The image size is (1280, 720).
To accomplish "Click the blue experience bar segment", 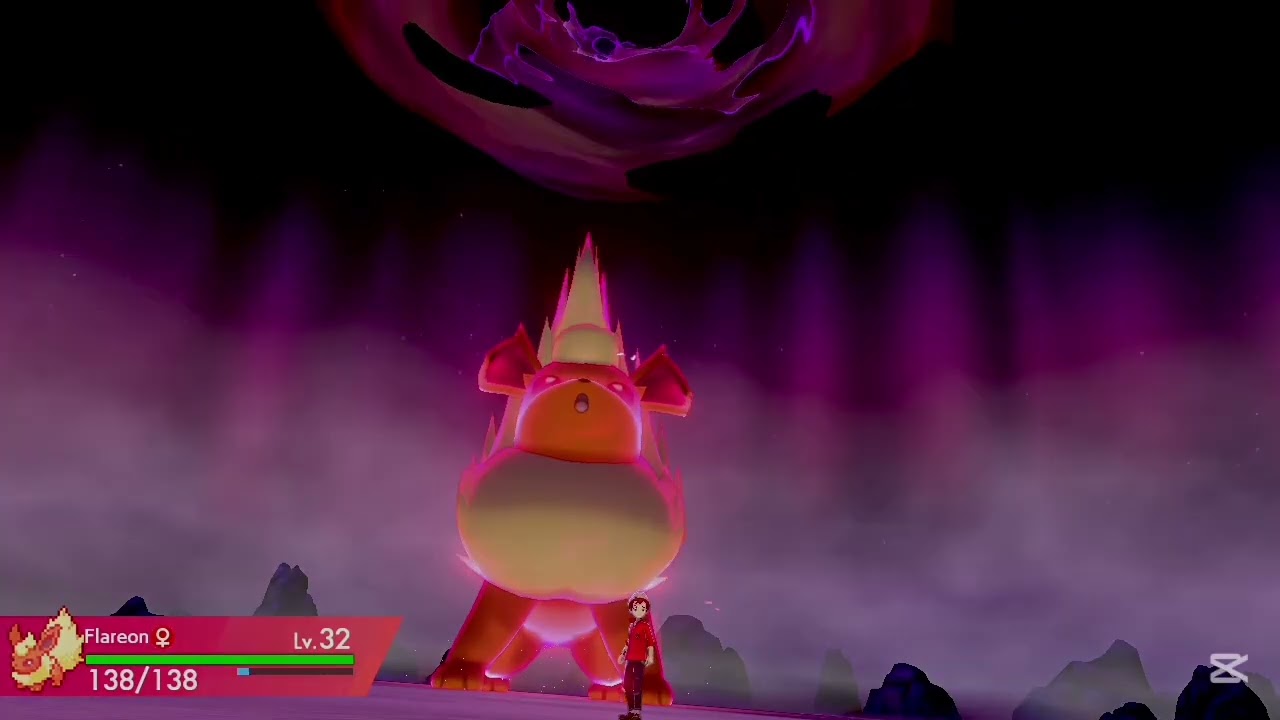I will point(242,674).
